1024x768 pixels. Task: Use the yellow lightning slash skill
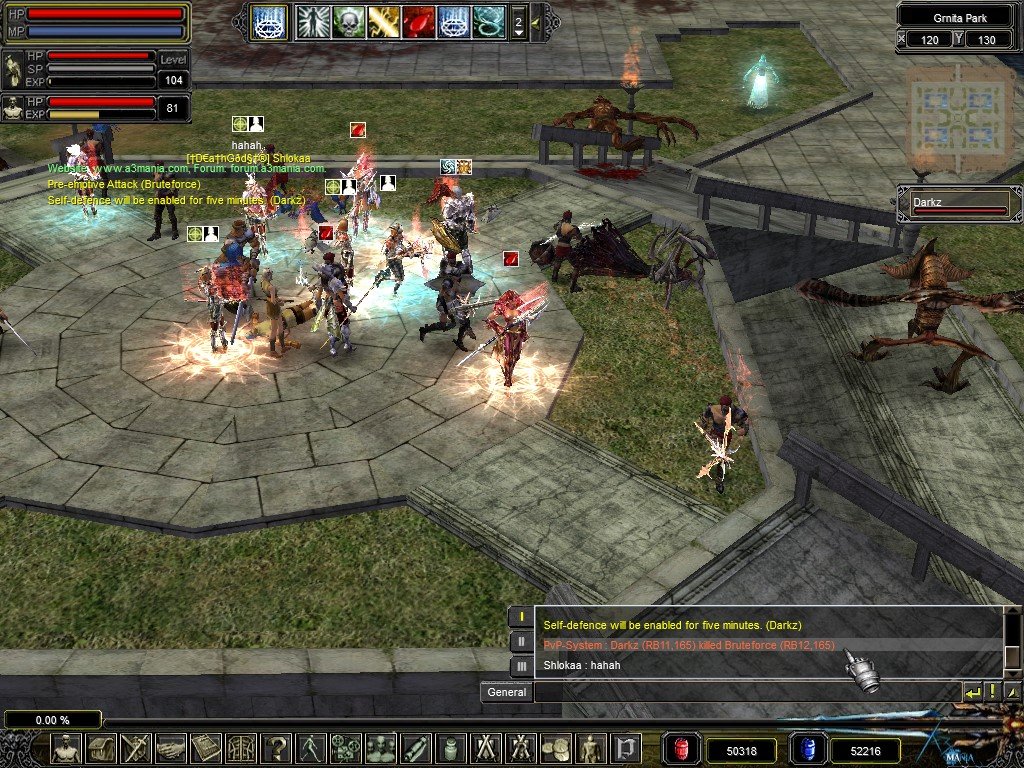click(x=383, y=21)
